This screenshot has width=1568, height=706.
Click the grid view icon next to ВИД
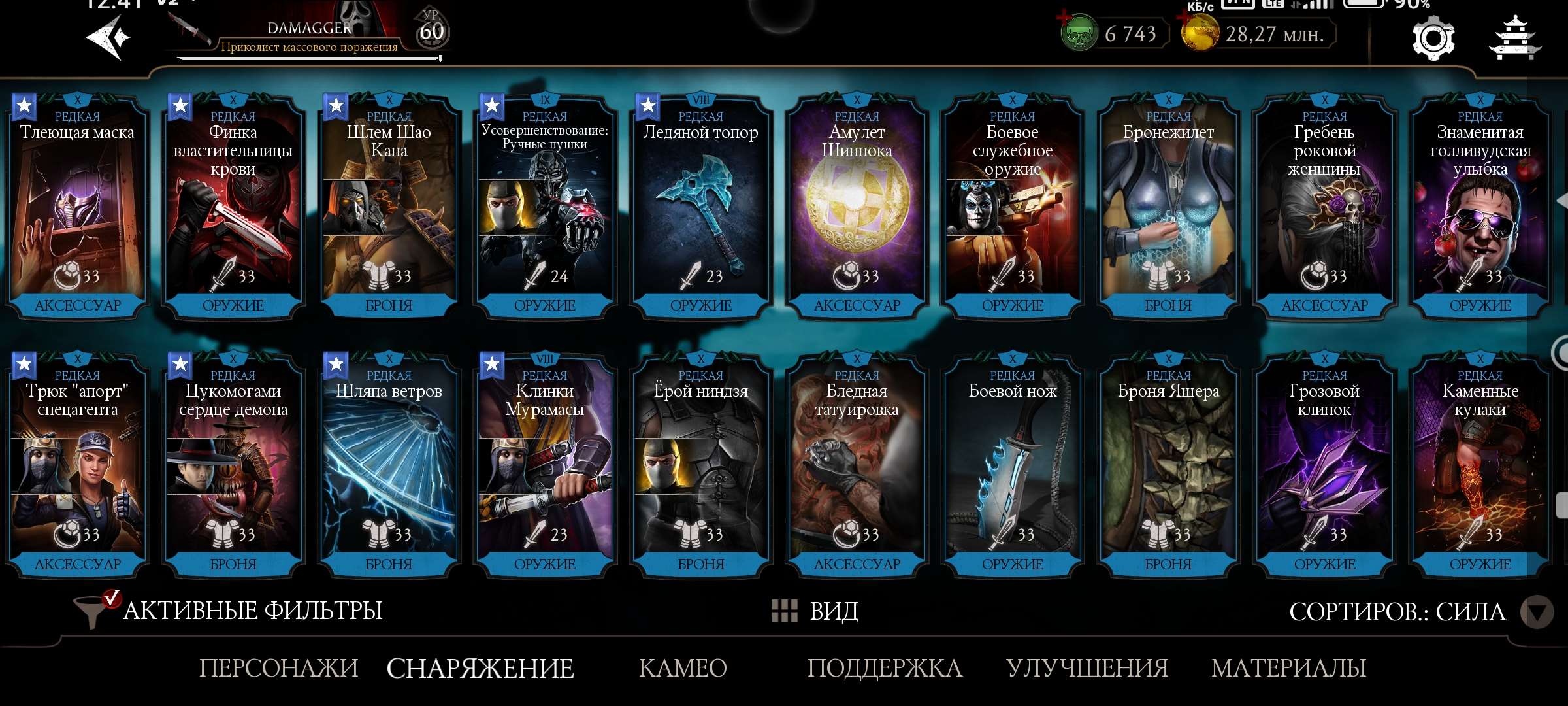[x=783, y=611]
